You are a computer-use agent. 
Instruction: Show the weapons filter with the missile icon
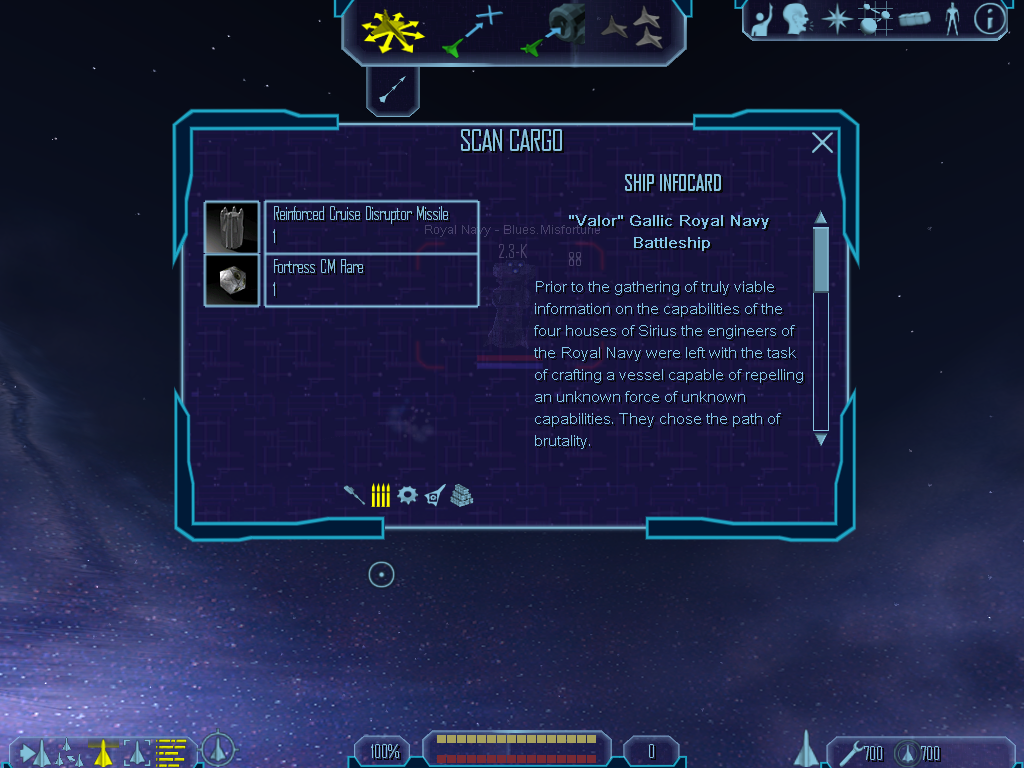[354, 495]
